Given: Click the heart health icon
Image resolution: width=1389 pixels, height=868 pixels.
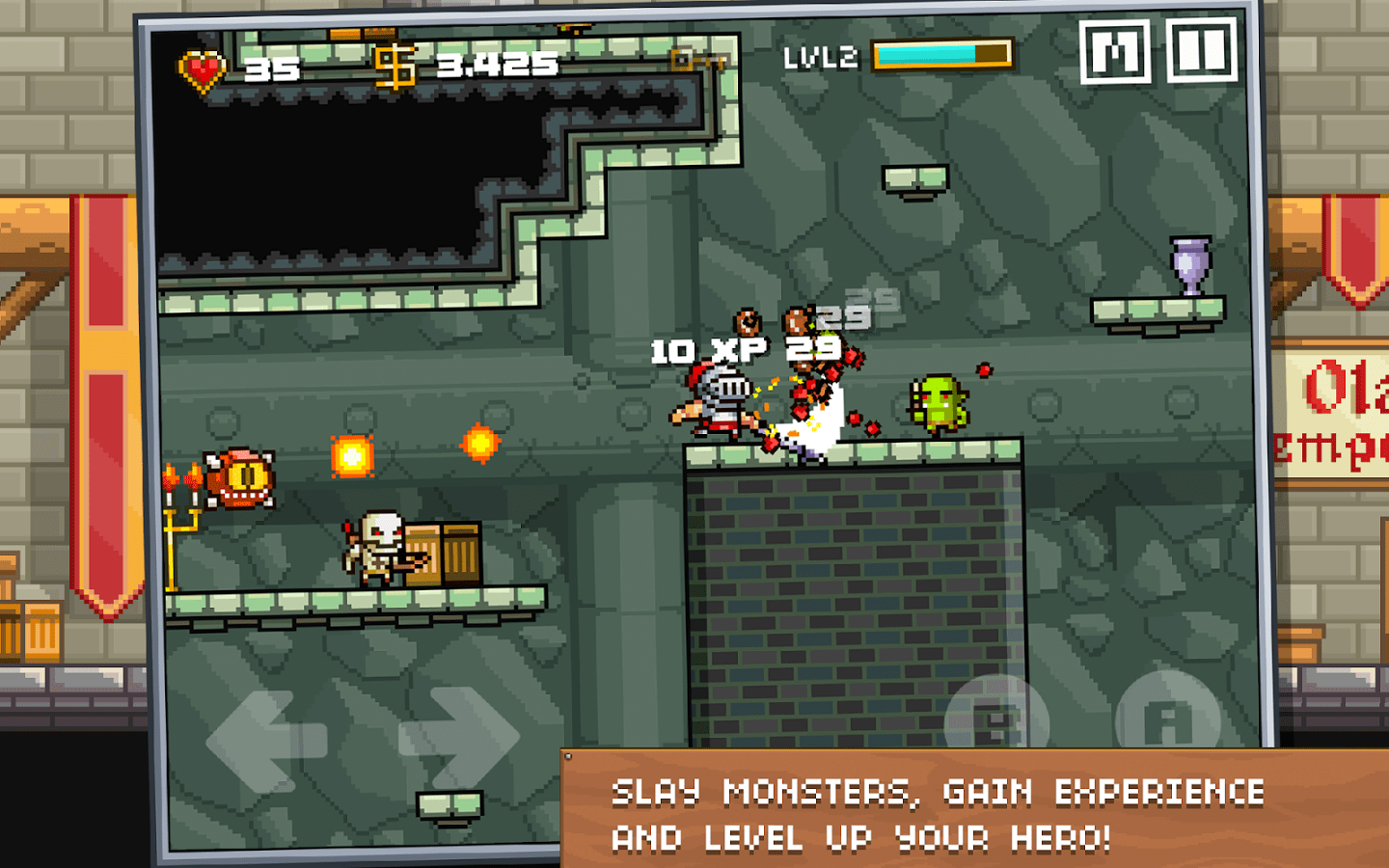Looking at the screenshot, I should (x=203, y=68).
